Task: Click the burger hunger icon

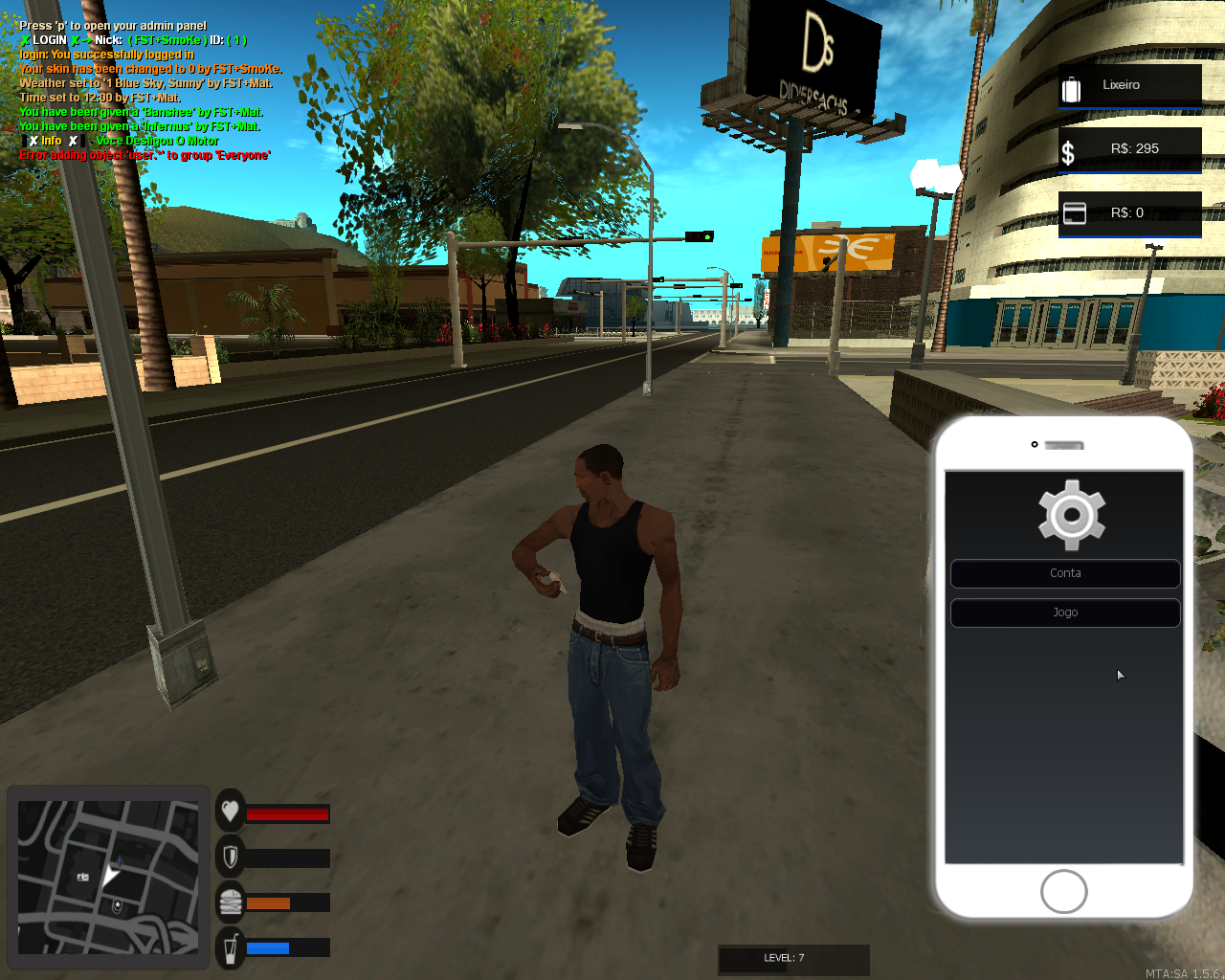Action: click(229, 902)
